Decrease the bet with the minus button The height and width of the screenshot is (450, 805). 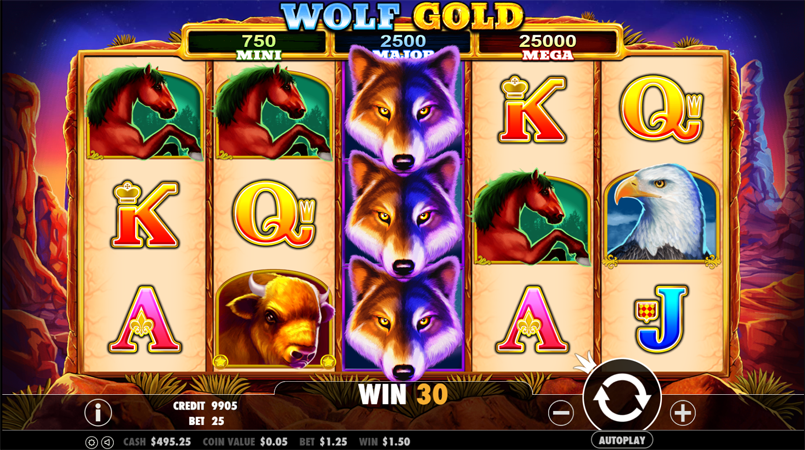pos(561,412)
